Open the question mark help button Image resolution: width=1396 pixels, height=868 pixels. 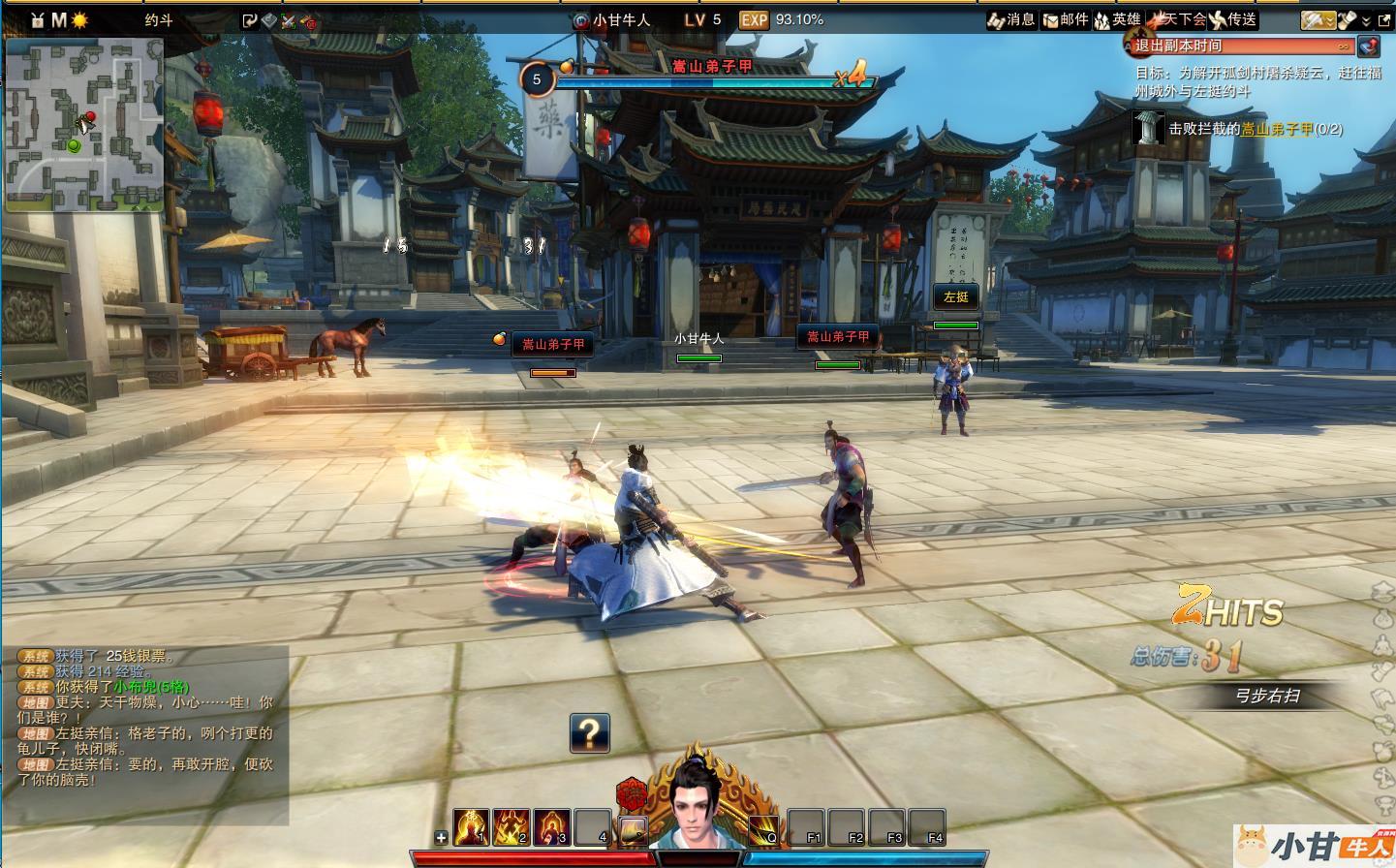click(x=589, y=733)
